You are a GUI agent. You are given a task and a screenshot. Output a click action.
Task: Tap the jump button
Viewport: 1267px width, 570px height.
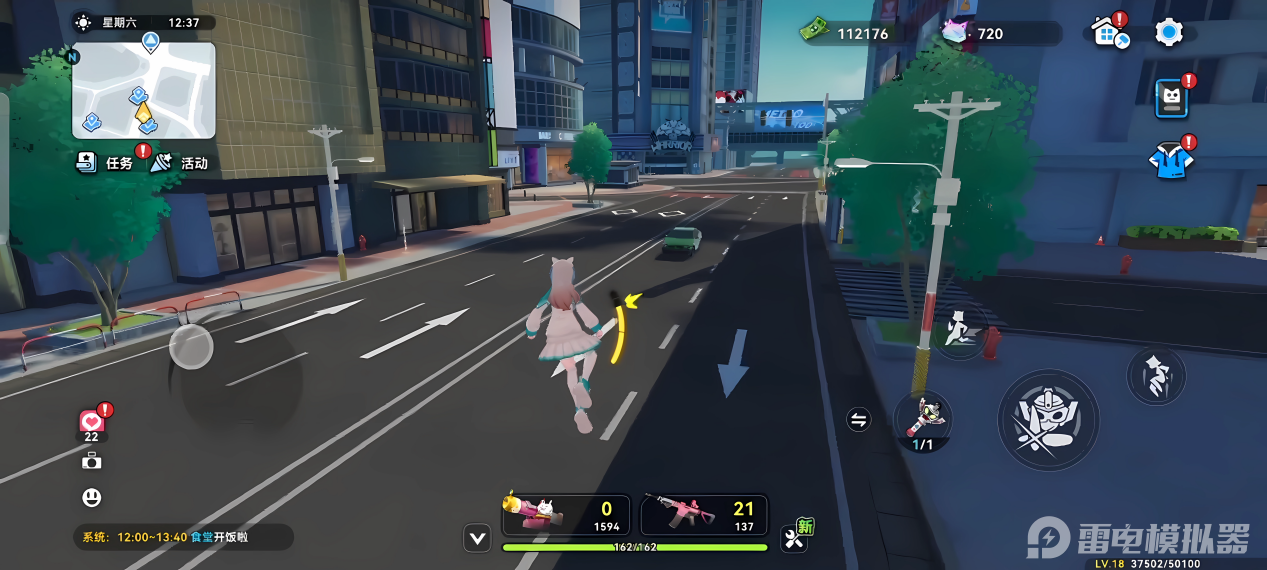[x=1156, y=376]
